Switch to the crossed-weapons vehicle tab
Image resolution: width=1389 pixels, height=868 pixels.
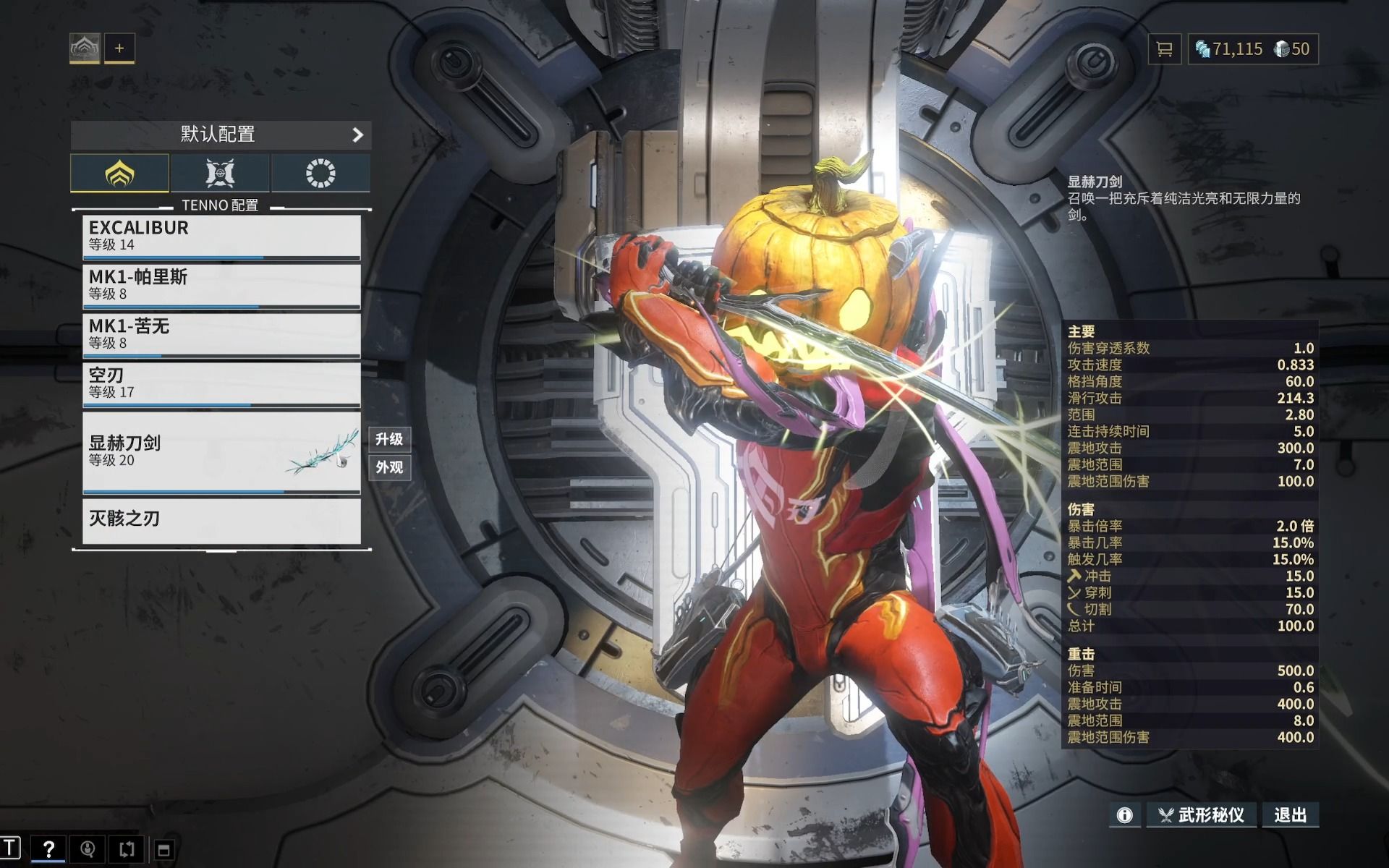point(220,174)
